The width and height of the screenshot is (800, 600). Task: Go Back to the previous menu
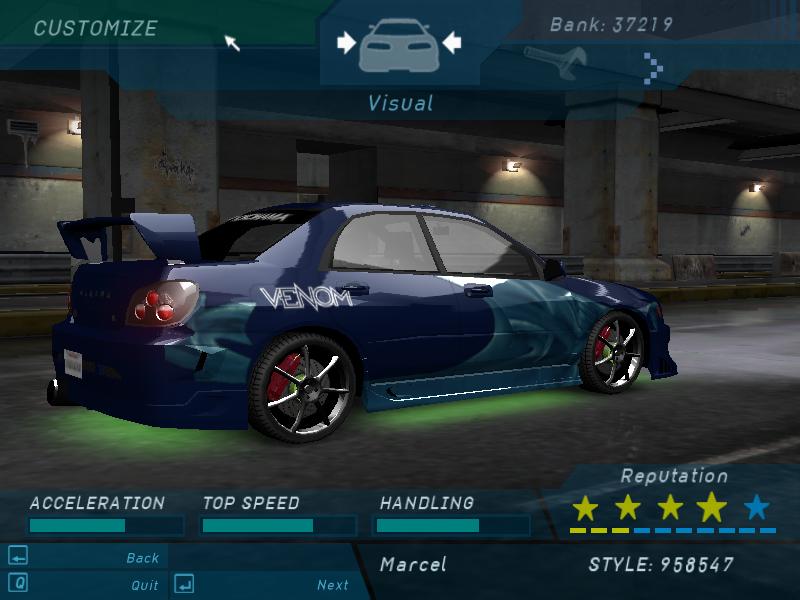pos(142,558)
